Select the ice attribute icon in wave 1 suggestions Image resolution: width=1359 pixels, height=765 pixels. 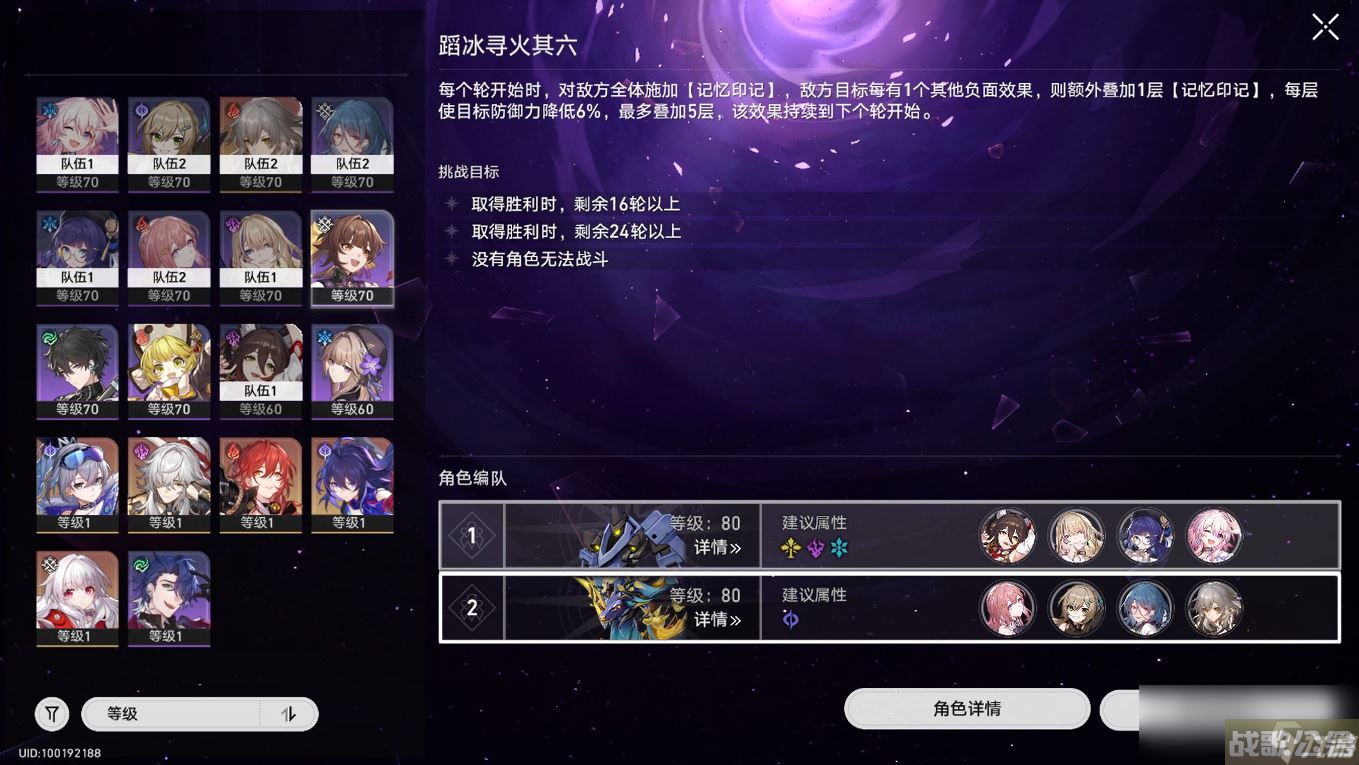(x=839, y=547)
